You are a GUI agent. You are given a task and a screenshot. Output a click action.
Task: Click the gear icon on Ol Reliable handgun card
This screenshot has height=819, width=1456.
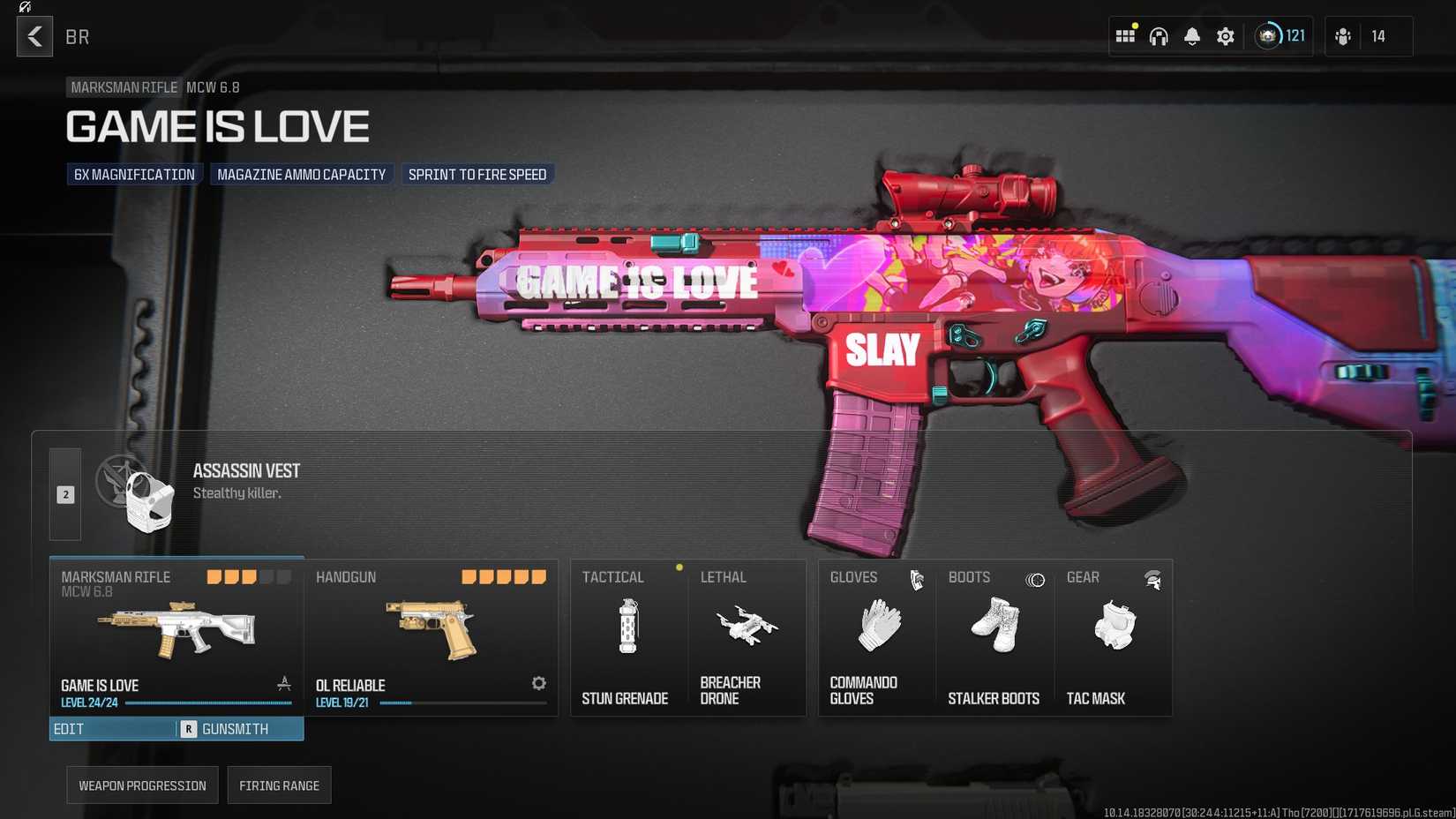538,683
